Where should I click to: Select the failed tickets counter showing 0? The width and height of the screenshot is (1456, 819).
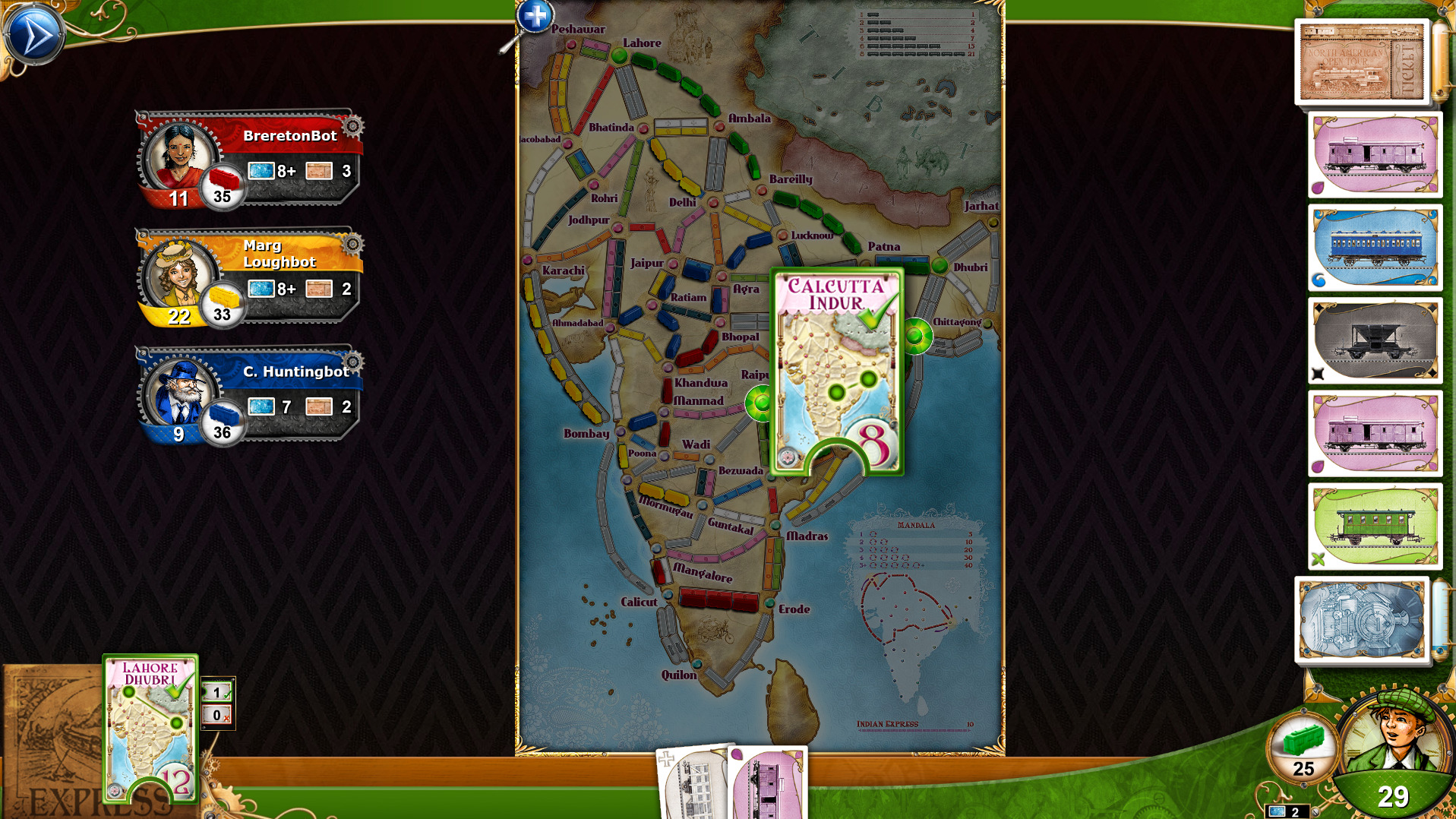pos(218,714)
